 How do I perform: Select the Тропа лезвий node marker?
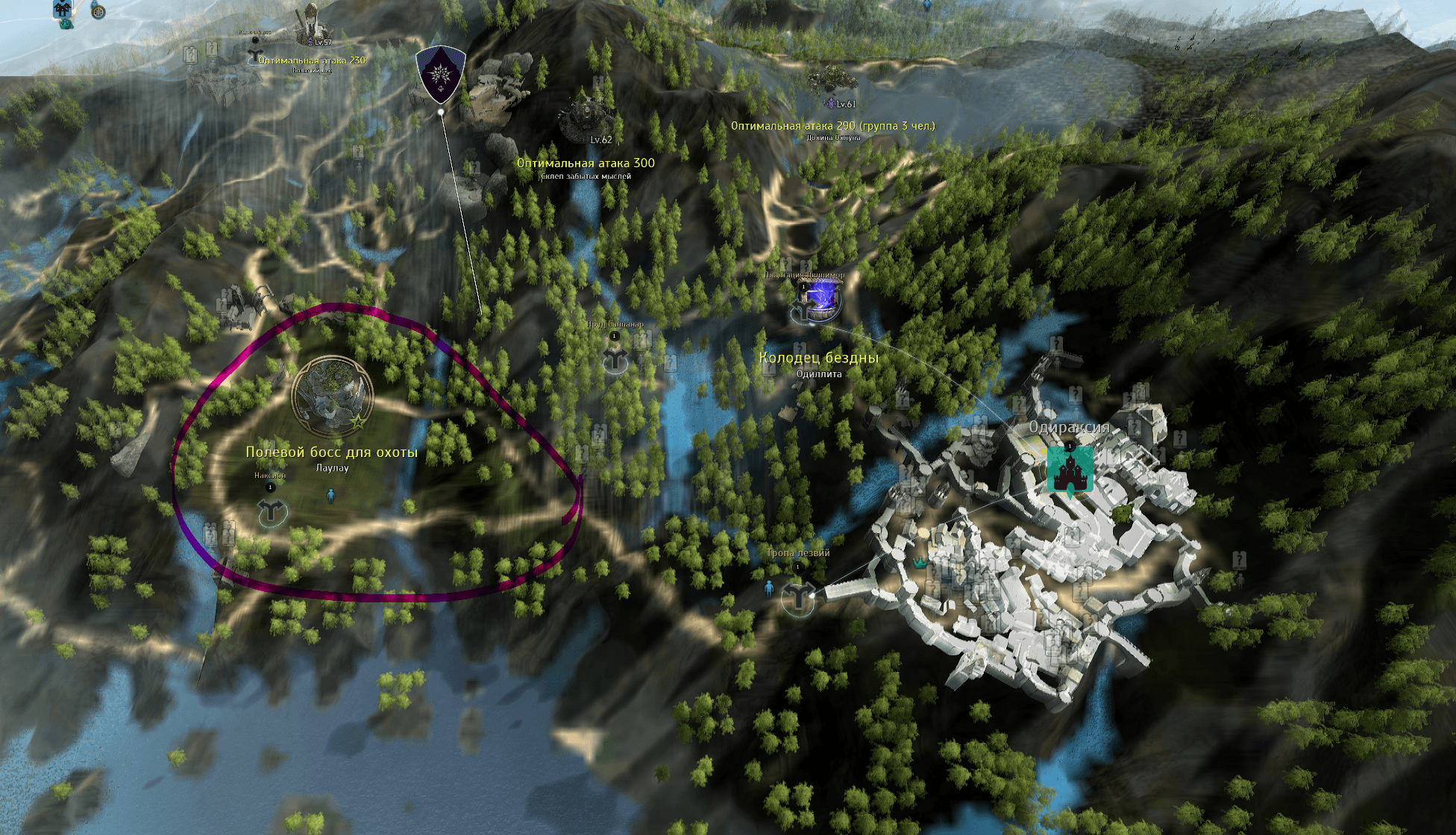click(x=797, y=597)
